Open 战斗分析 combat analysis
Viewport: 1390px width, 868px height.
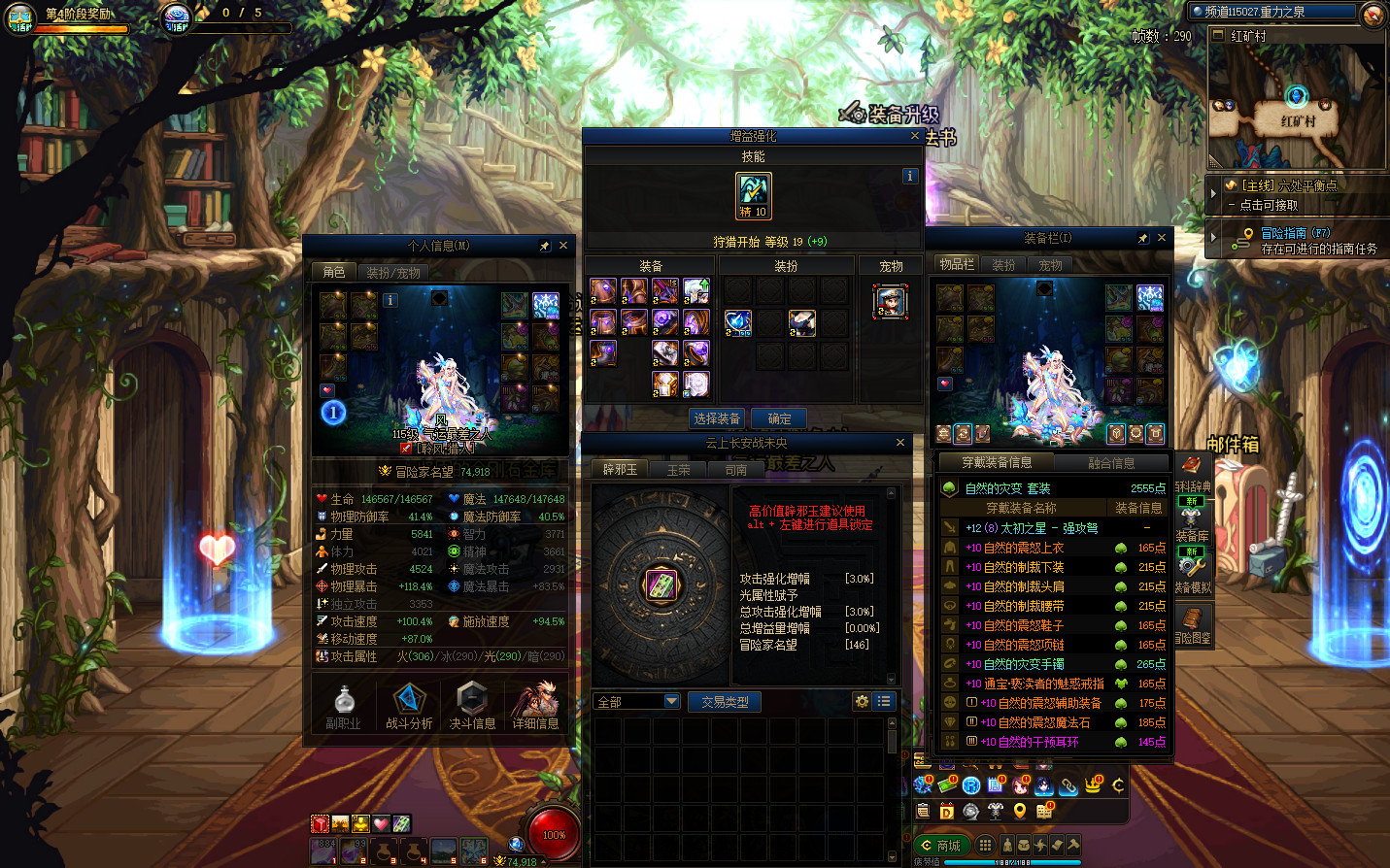(x=409, y=705)
